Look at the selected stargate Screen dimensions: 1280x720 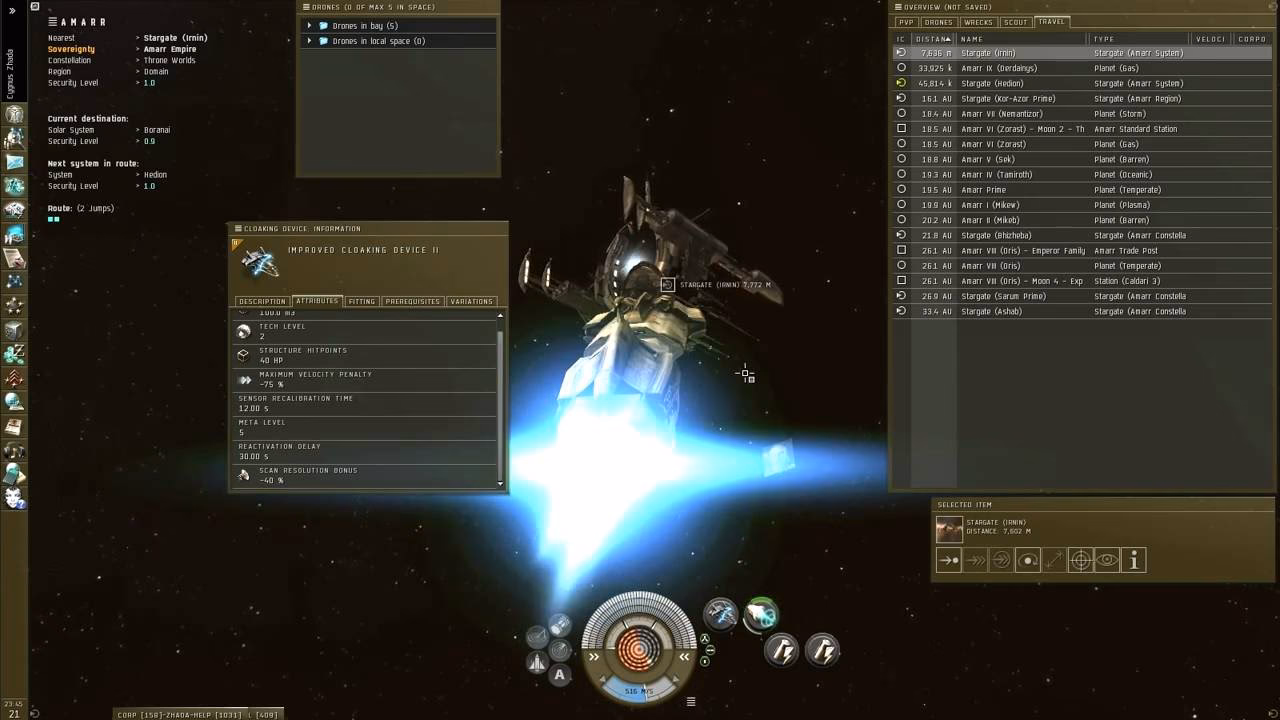point(1107,560)
